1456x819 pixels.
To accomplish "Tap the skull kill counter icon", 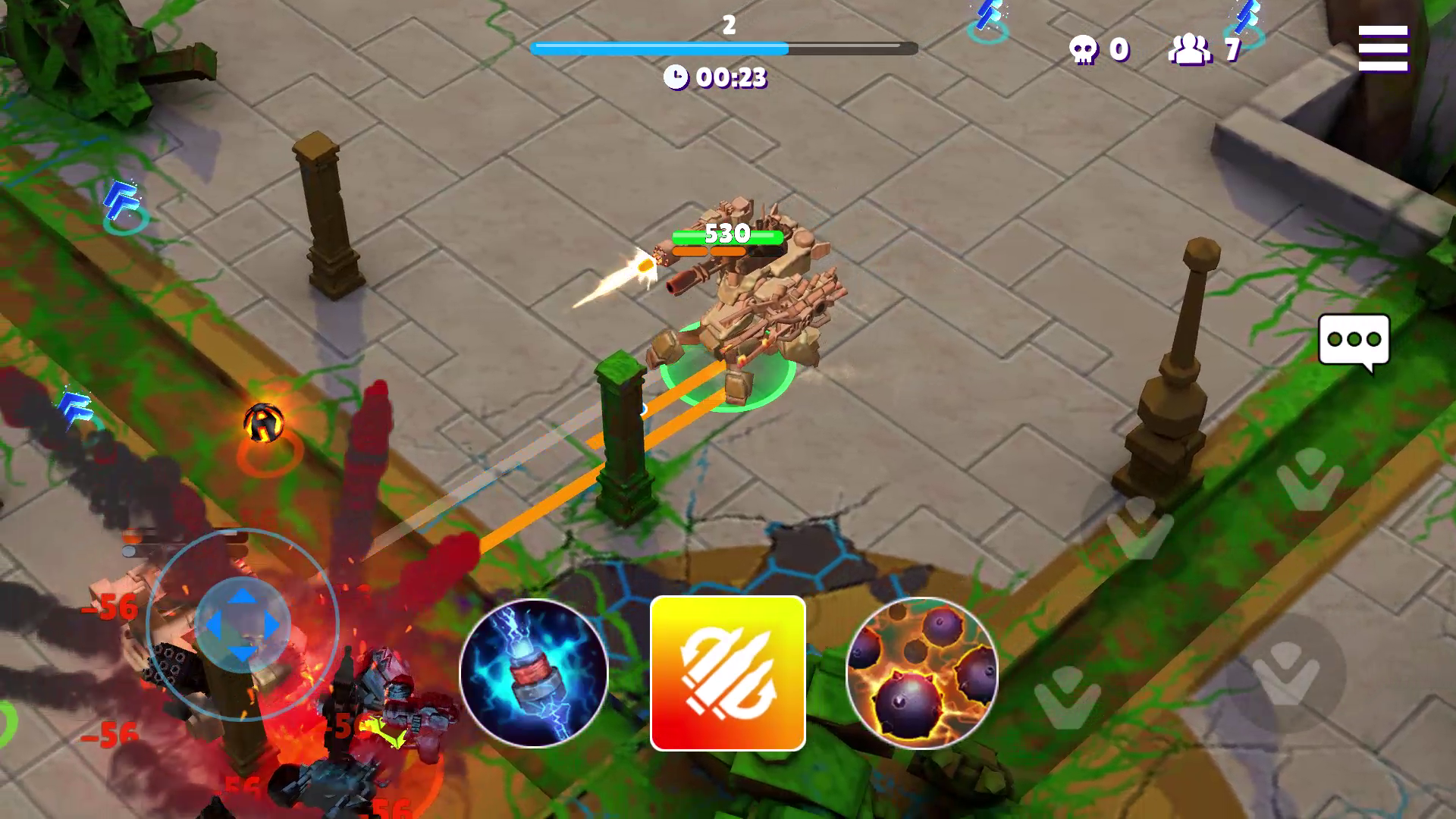I will (1084, 49).
